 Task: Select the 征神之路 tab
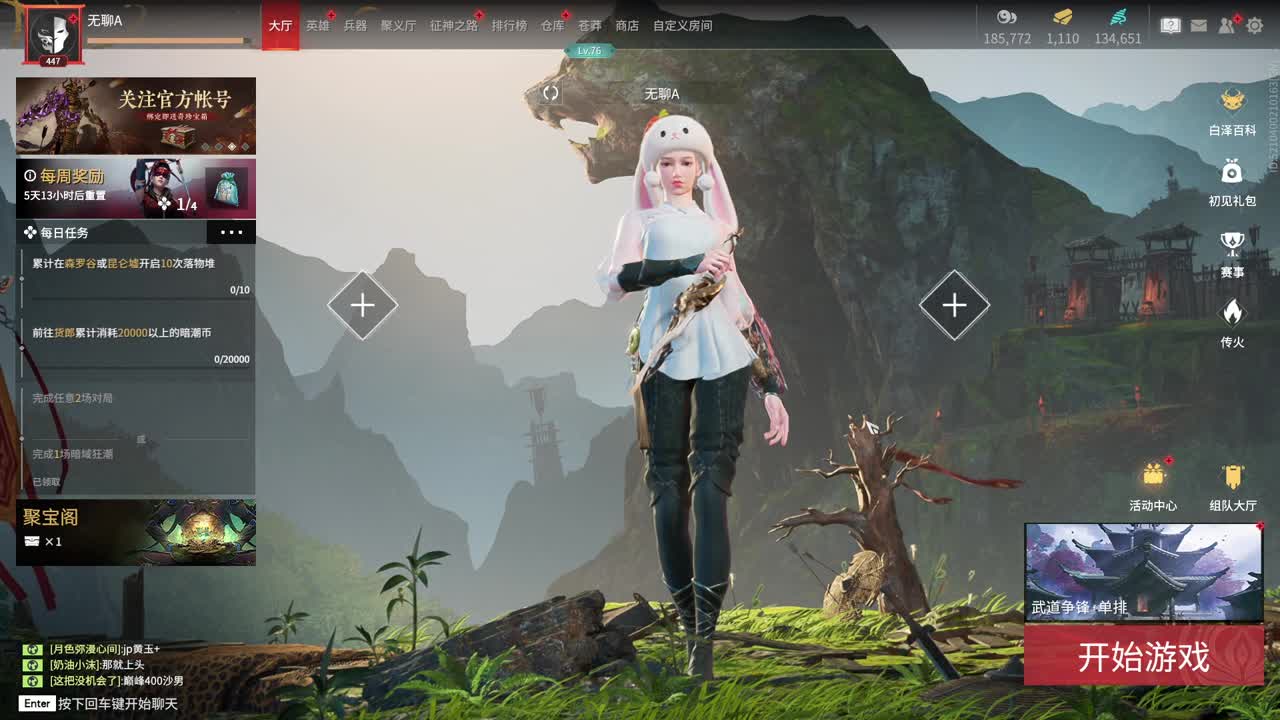tap(453, 26)
